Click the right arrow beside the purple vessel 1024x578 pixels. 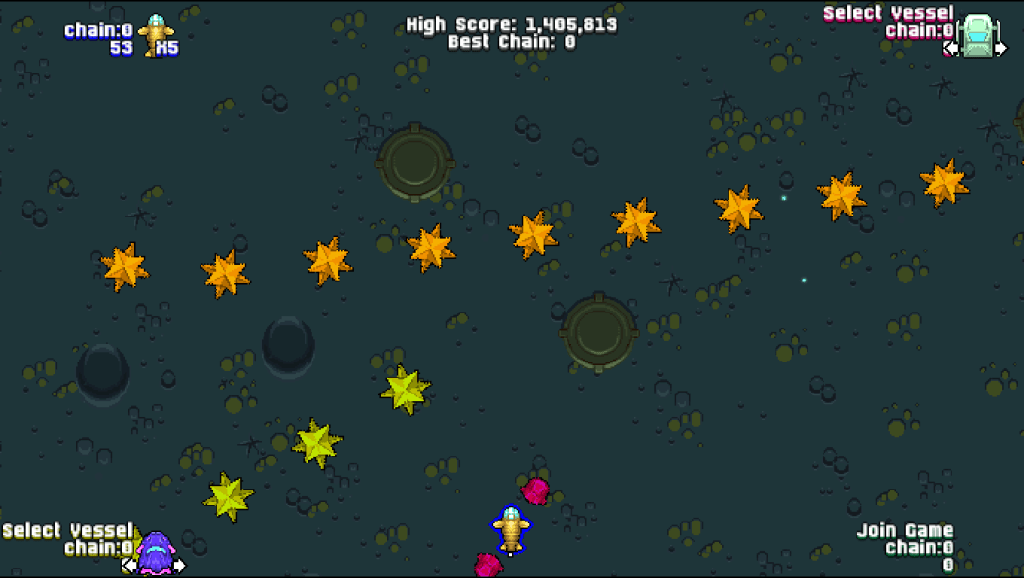point(180,565)
